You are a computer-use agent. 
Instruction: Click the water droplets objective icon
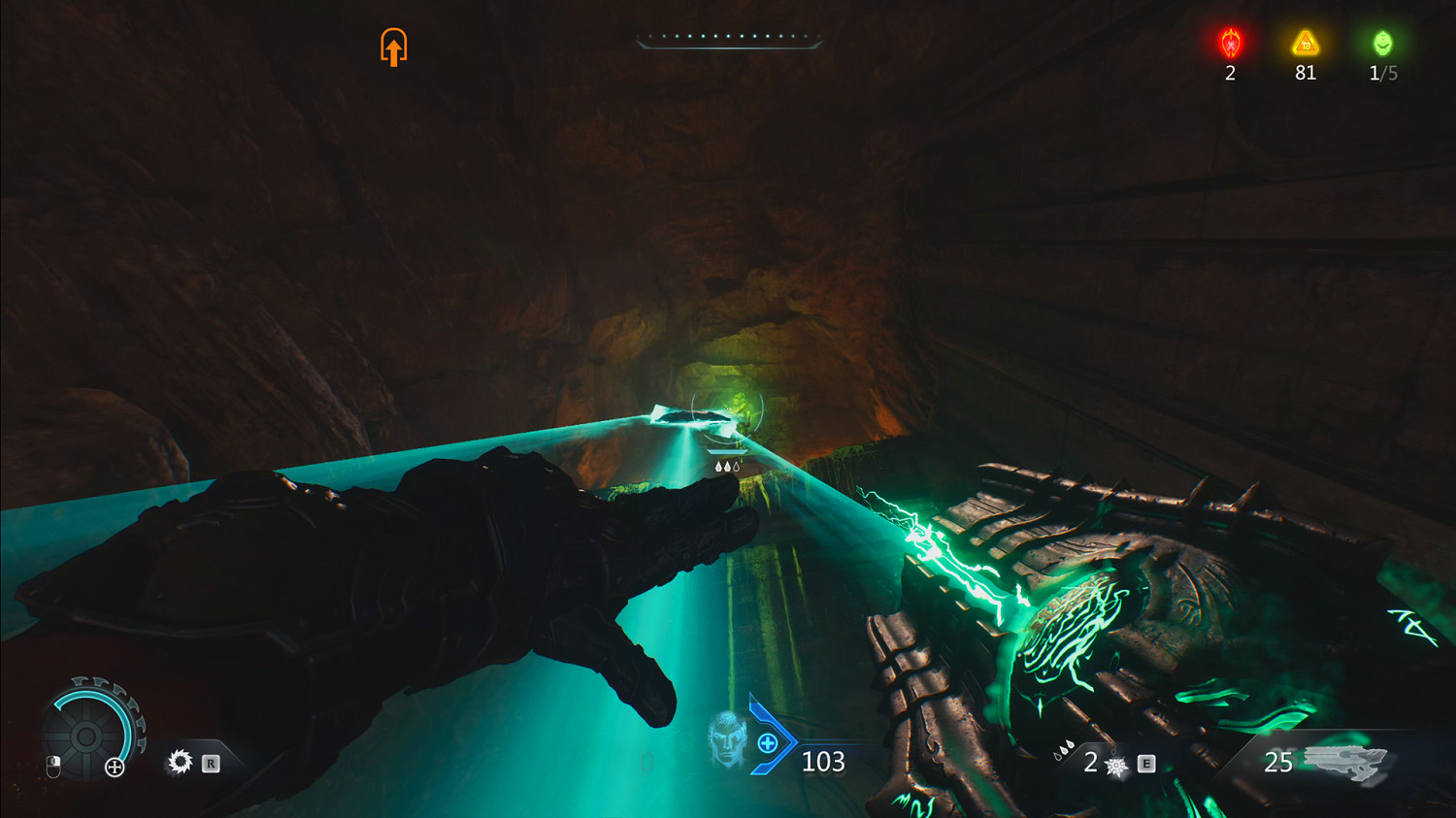click(730, 465)
